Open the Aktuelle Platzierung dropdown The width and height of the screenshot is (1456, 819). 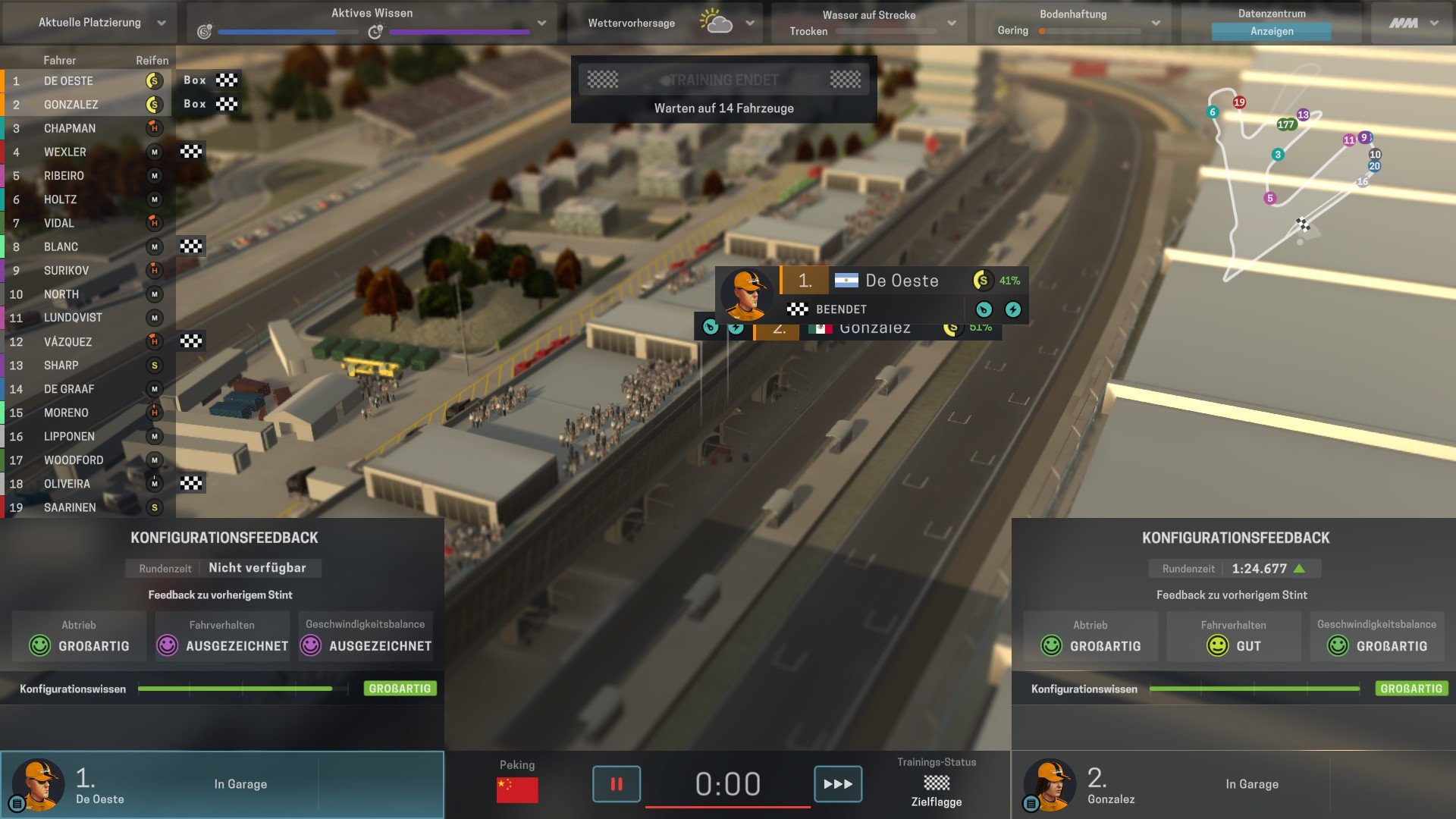click(x=161, y=23)
